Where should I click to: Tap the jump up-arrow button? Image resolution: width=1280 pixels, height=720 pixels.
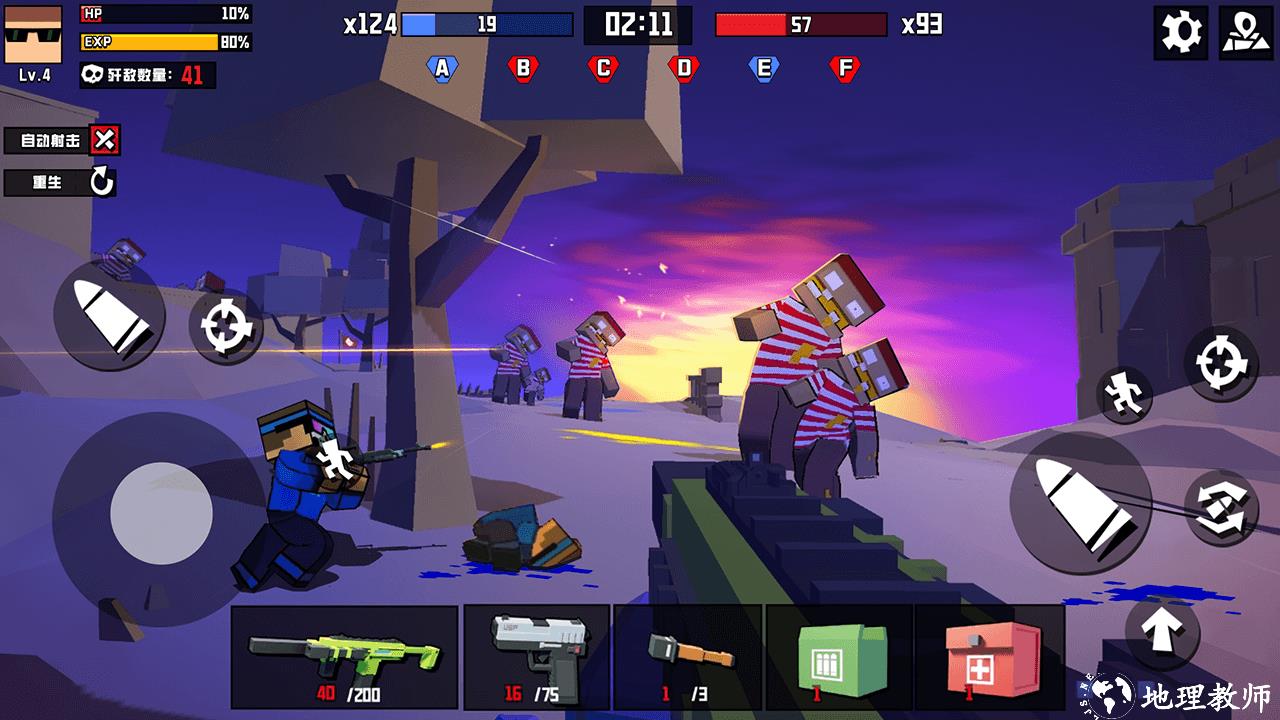(x=1162, y=631)
